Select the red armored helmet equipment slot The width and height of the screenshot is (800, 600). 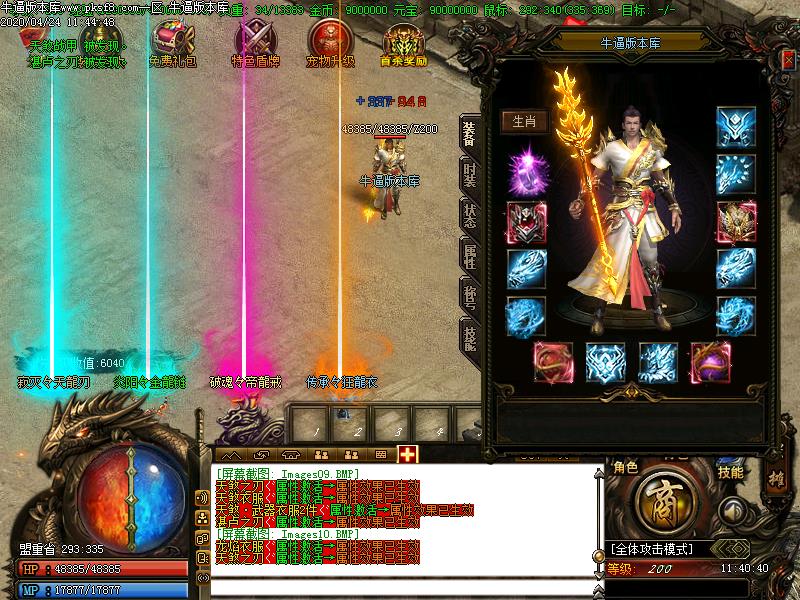click(x=526, y=221)
